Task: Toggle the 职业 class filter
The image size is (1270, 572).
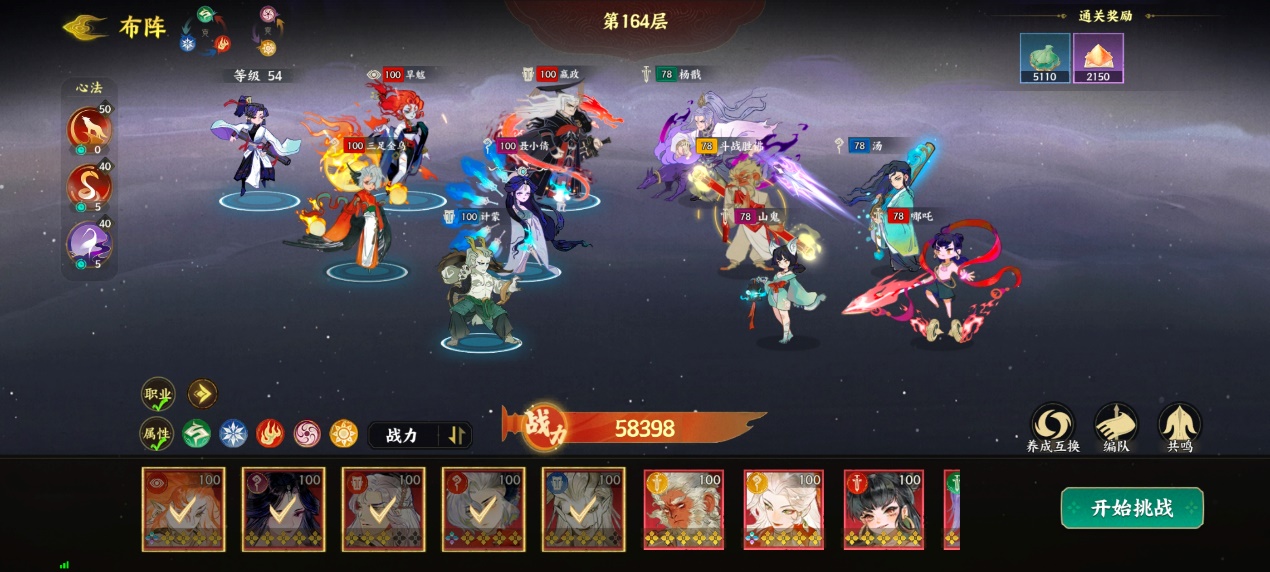Action: pyautogui.click(x=158, y=394)
